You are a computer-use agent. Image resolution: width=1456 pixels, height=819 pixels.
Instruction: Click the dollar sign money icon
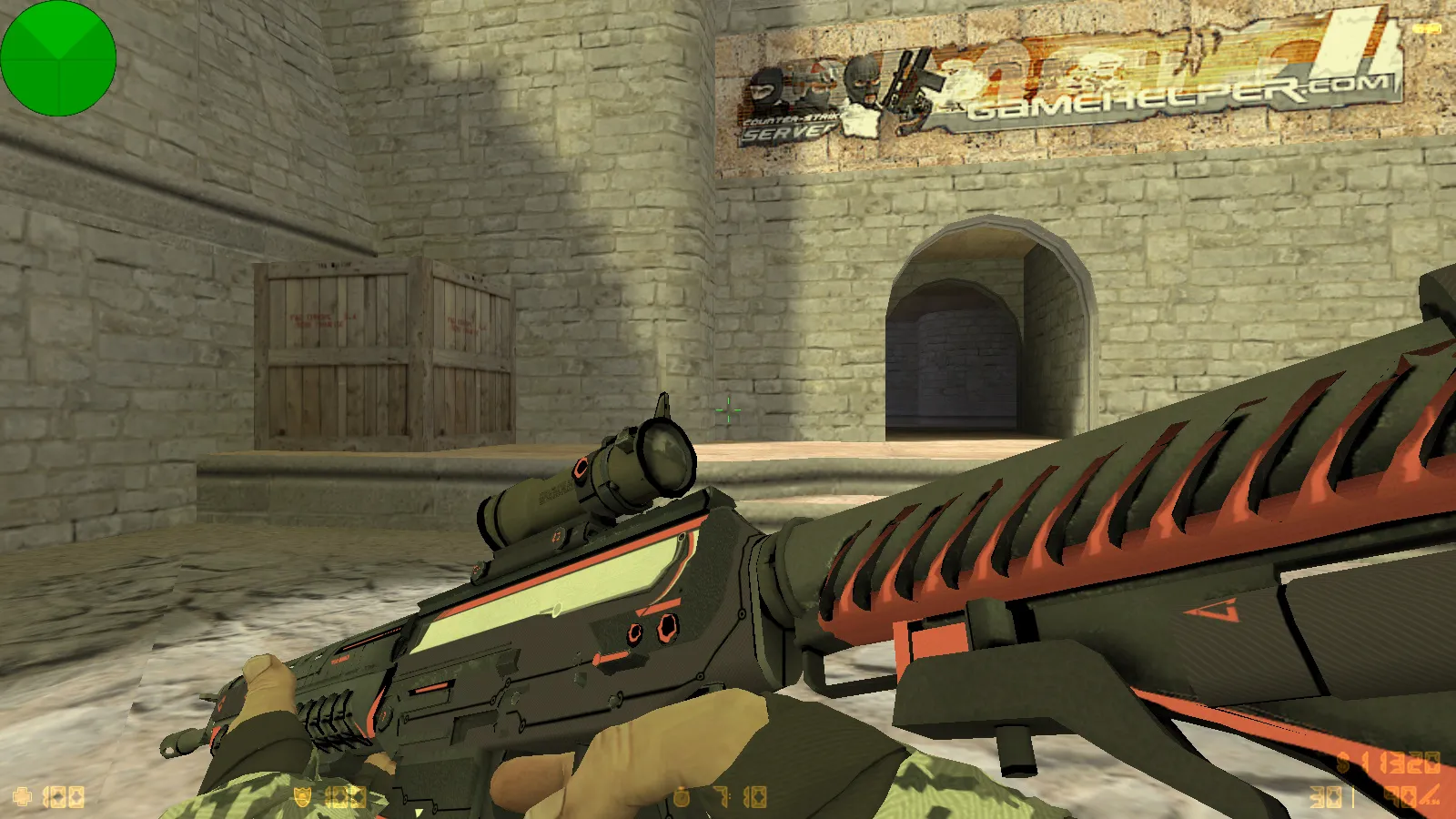(x=1341, y=762)
